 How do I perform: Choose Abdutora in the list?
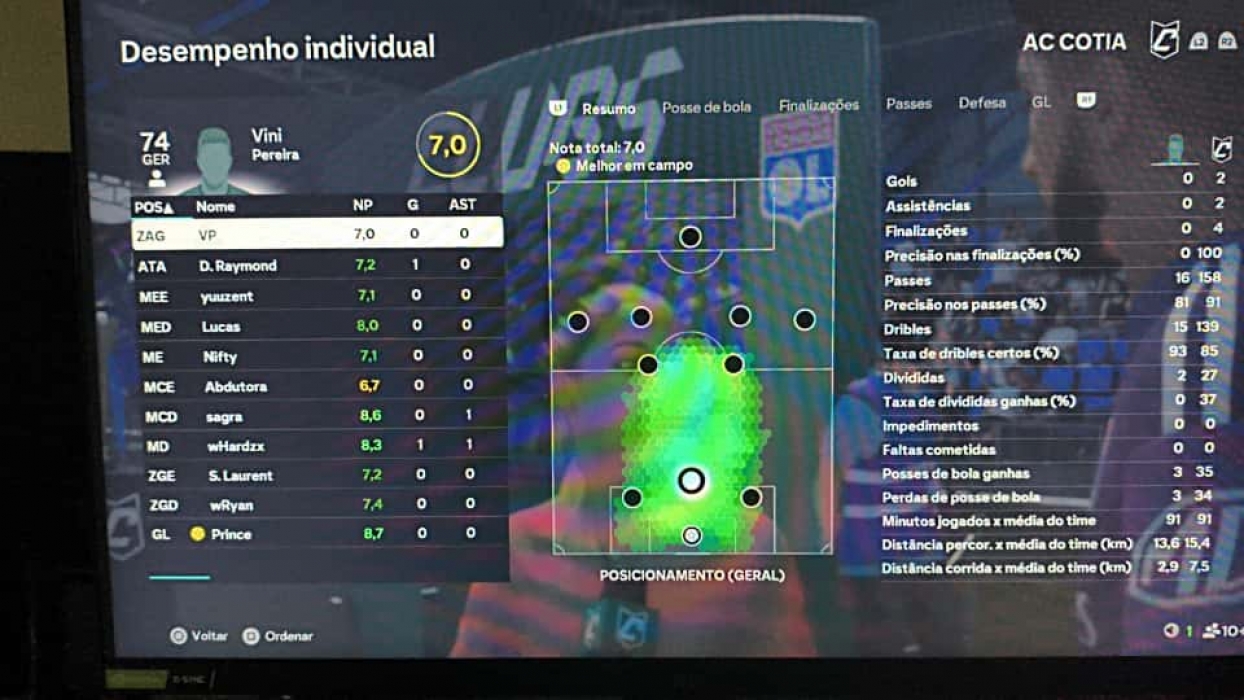317,386
